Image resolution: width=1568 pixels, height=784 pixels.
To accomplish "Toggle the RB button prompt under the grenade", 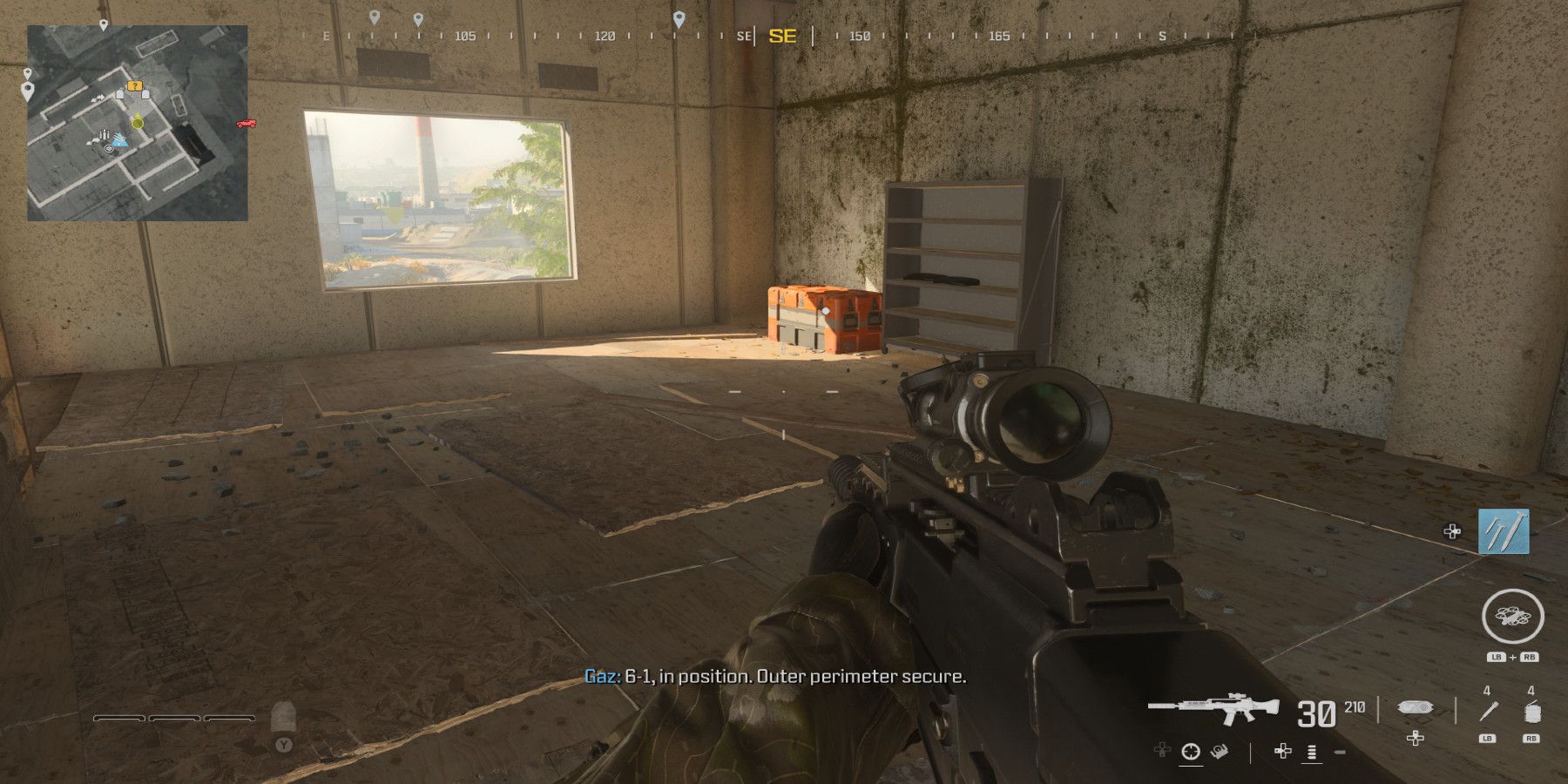I will click(x=1533, y=739).
